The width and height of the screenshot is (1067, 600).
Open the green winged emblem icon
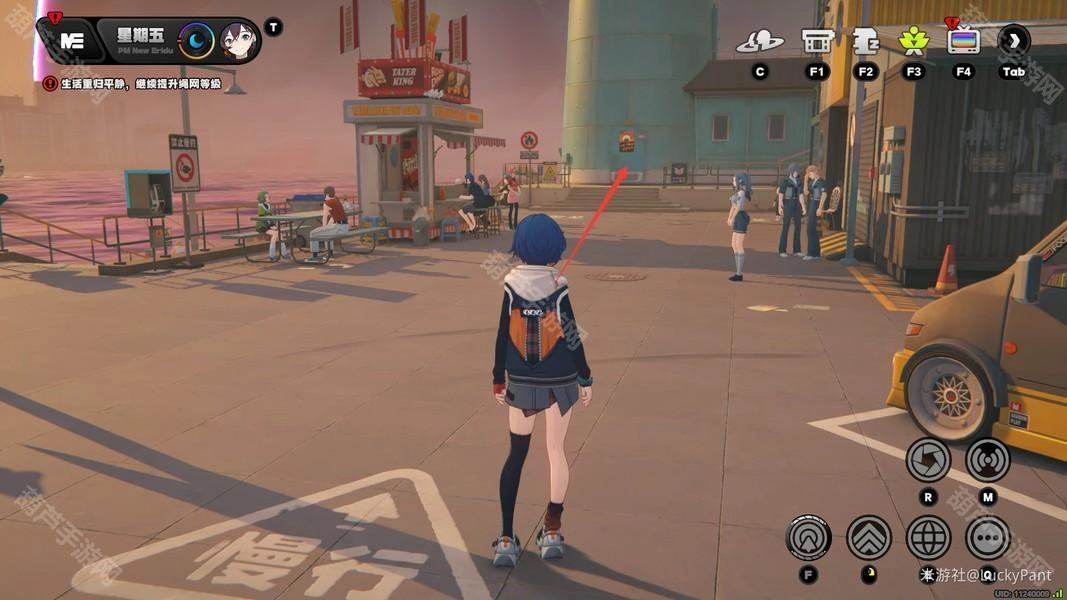[x=912, y=40]
